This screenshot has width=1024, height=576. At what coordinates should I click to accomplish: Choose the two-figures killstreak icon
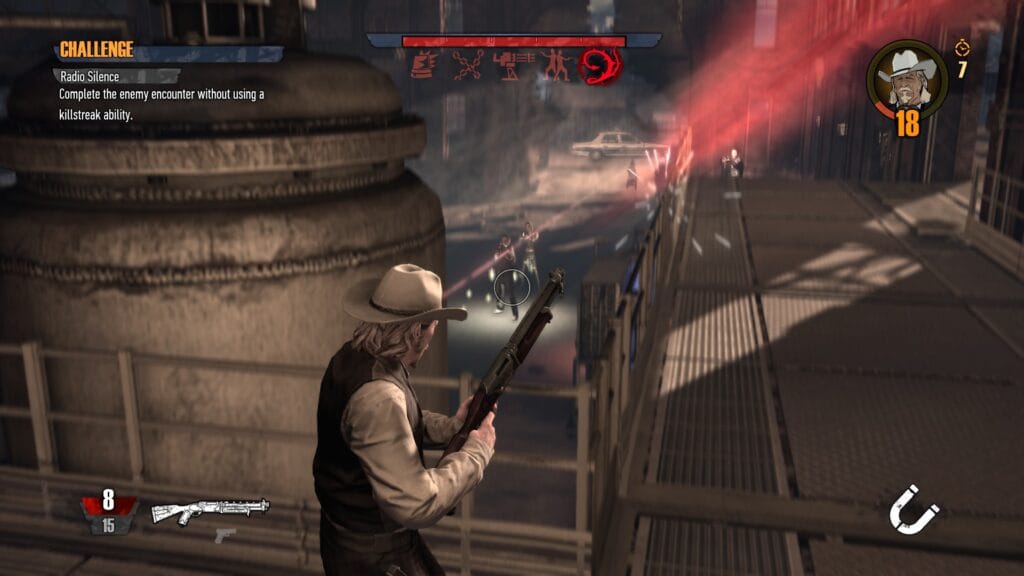555,66
